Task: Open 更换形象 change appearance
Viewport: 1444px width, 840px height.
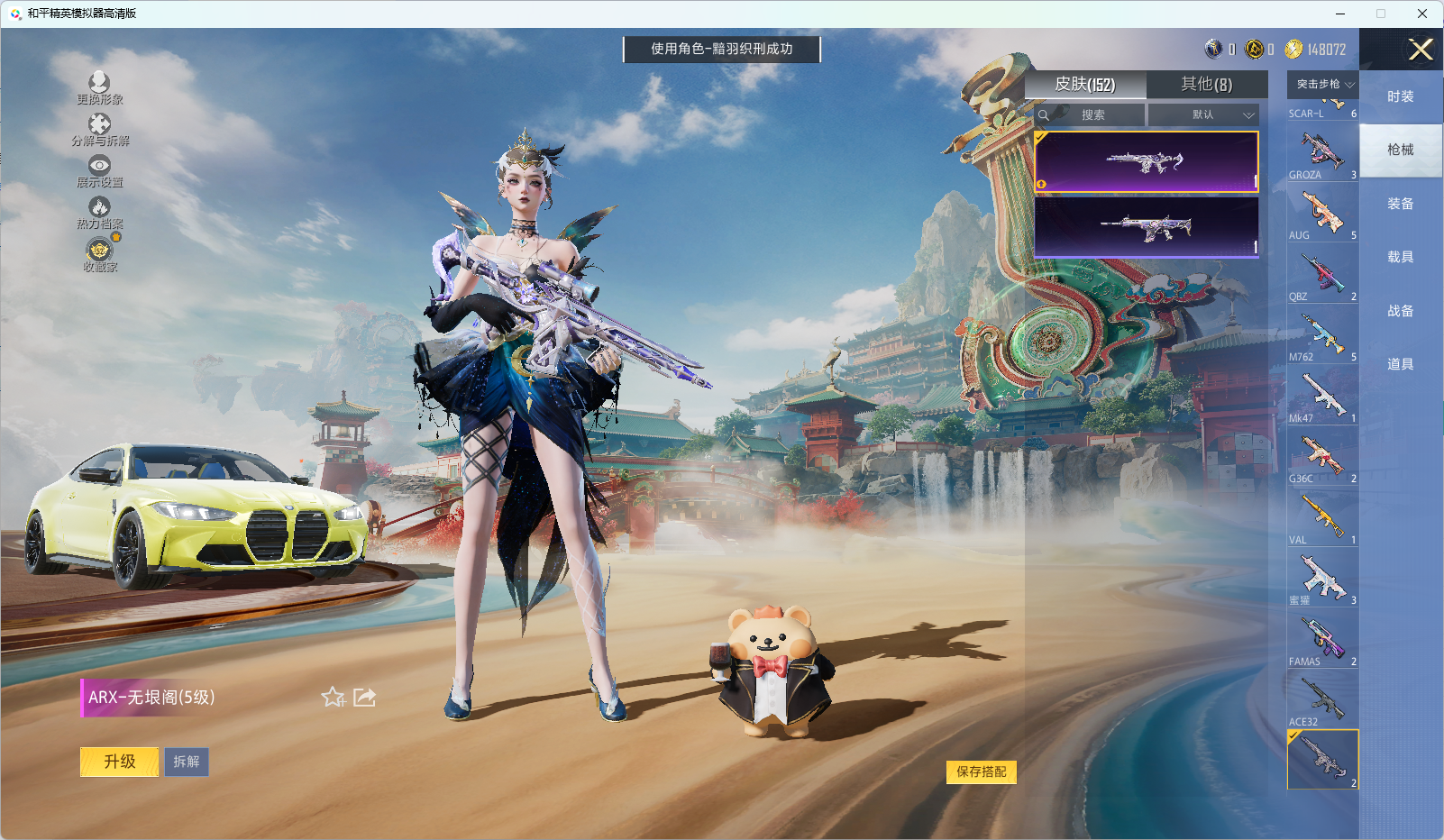Action: click(x=99, y=88)
